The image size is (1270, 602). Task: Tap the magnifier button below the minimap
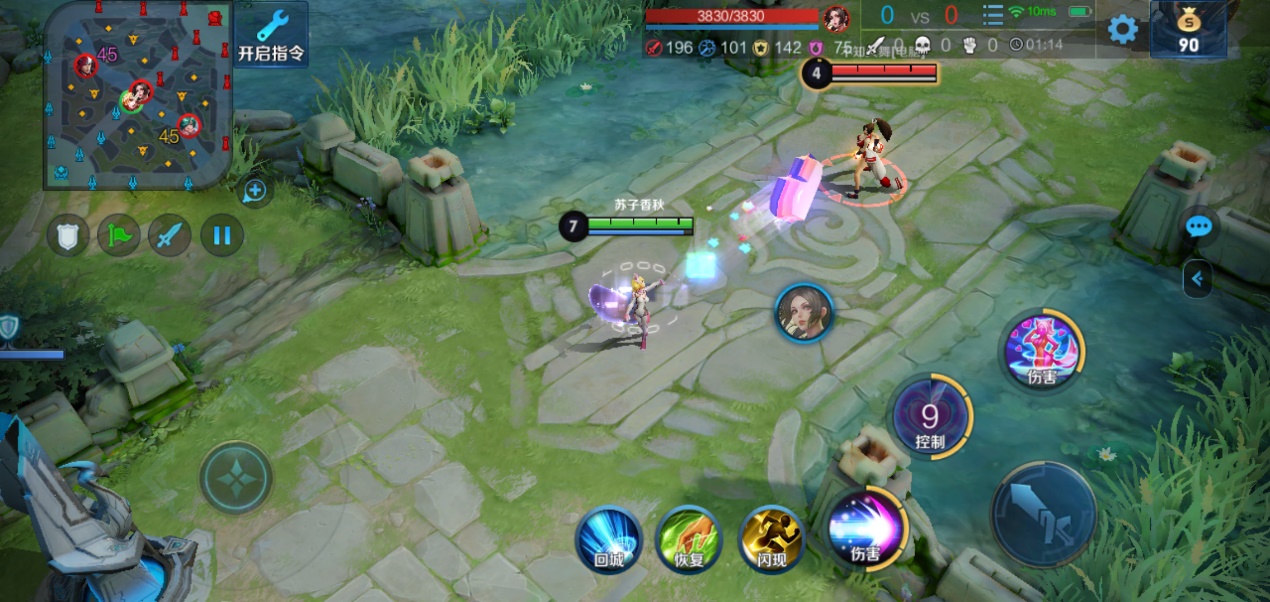pyautogui.click(x=255, y=190)
